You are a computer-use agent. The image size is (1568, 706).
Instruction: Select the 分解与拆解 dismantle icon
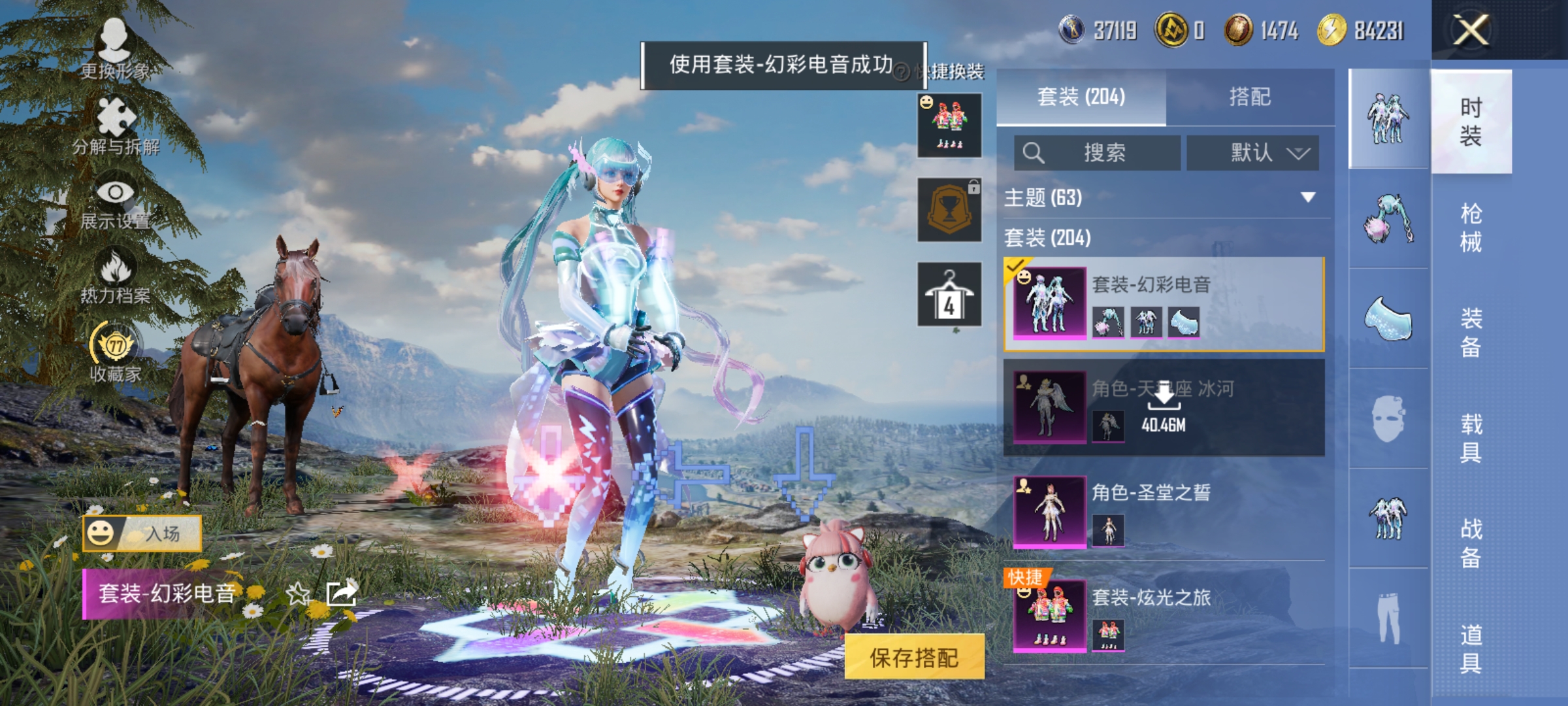coord(114,121)
